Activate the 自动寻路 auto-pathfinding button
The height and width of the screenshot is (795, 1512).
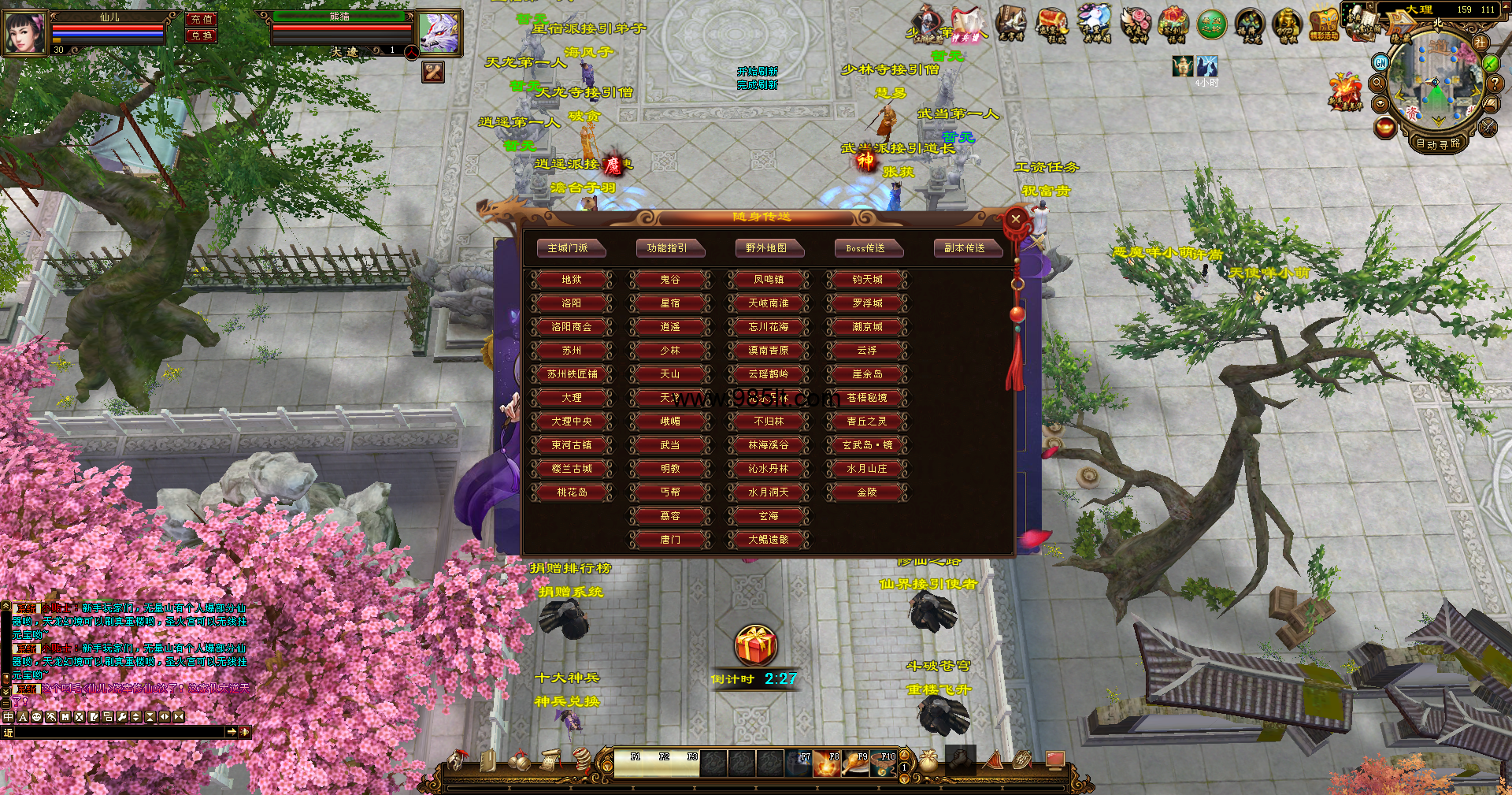click(x=1438, y=143)
